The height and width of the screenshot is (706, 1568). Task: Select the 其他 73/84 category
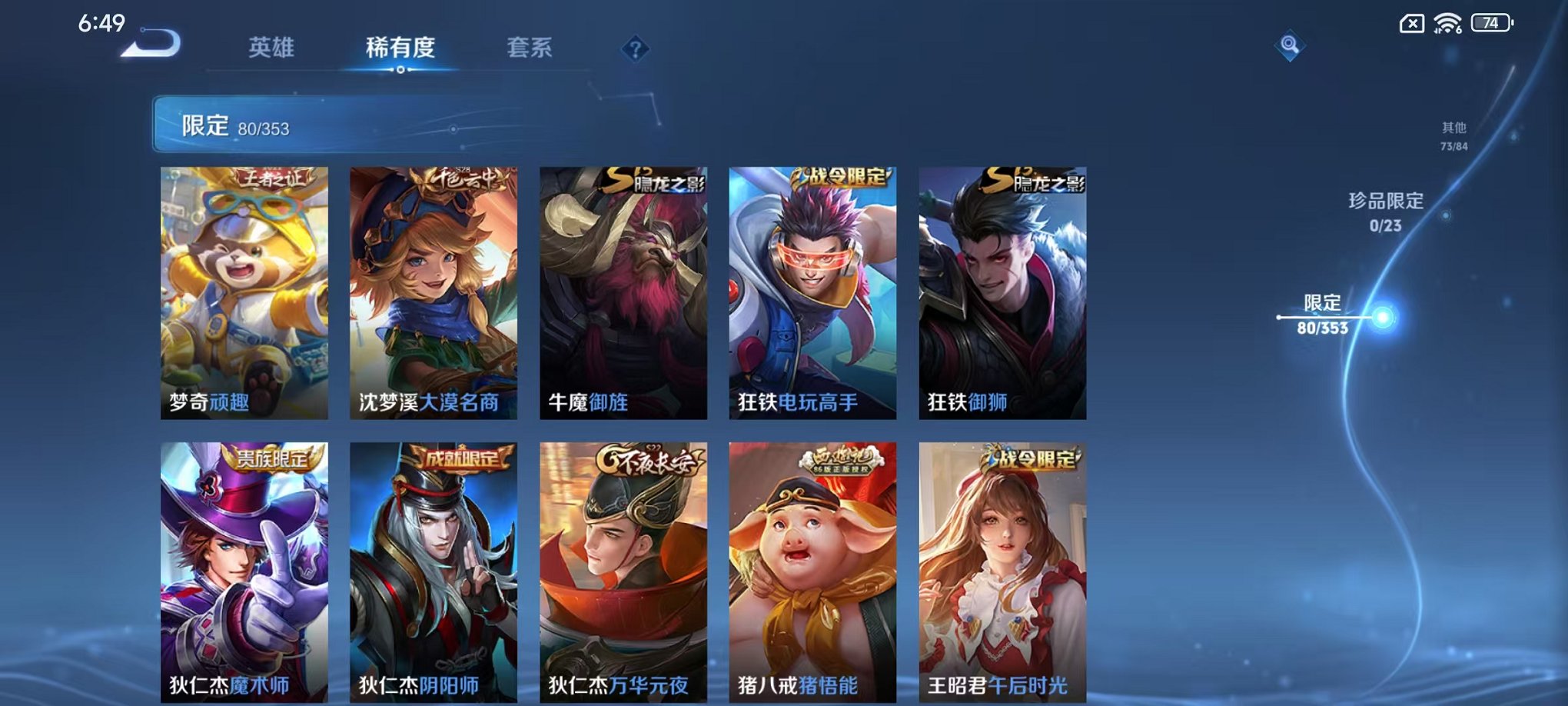coord(1454,135)
